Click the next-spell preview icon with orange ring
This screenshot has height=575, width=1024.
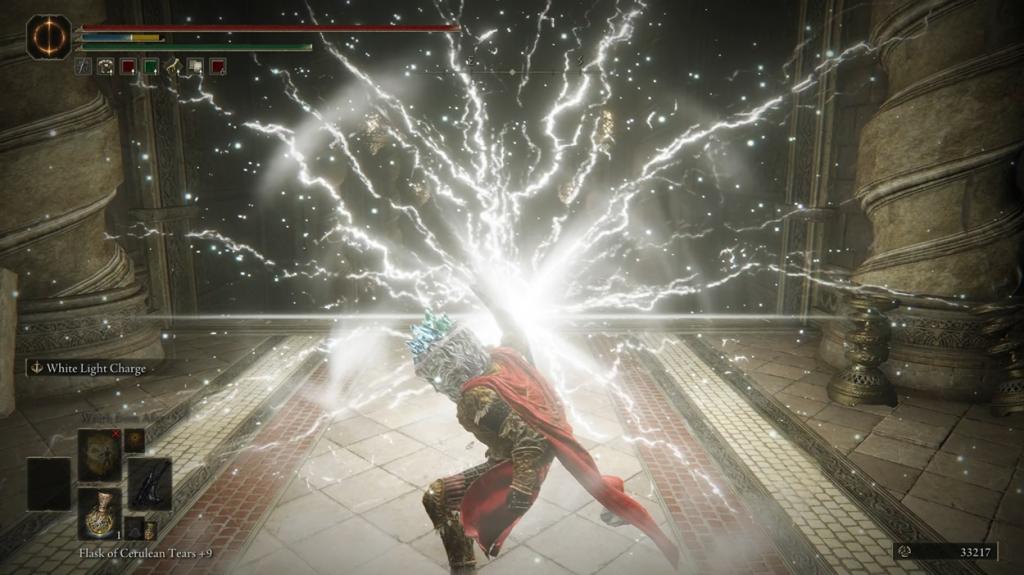pyautogui.click(x=134, y=440)
